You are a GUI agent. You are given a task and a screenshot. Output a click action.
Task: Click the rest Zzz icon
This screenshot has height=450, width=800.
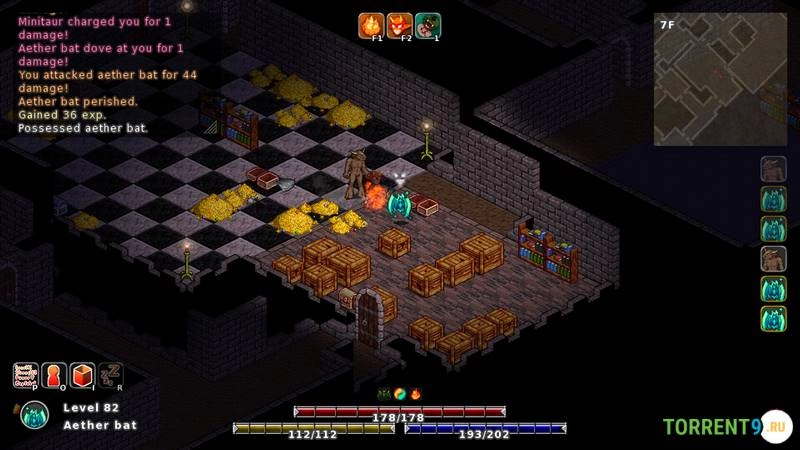click(x=110, y=375)
